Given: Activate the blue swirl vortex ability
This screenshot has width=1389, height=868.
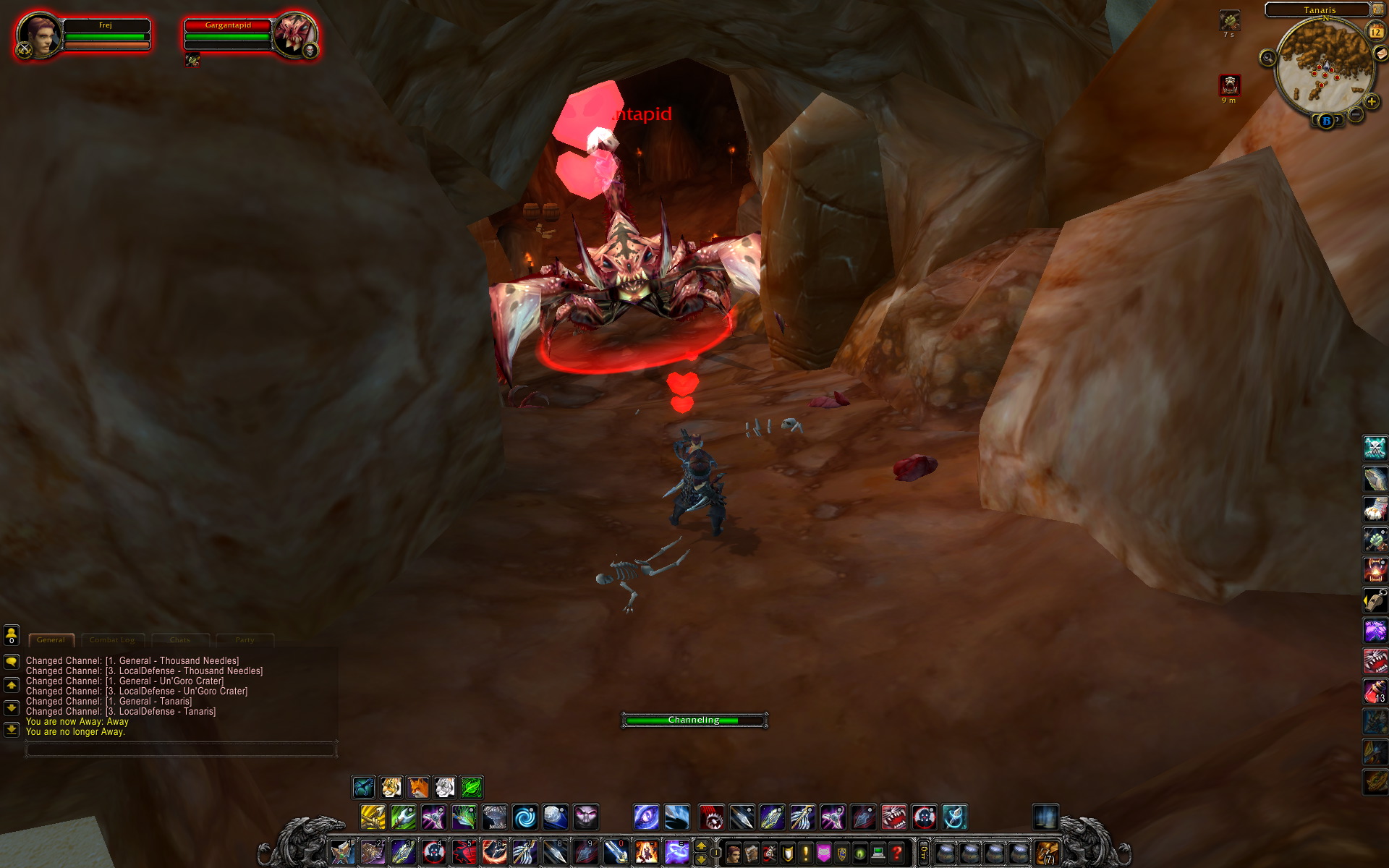Looking at the screenshot, I should (x=525, y=817).
